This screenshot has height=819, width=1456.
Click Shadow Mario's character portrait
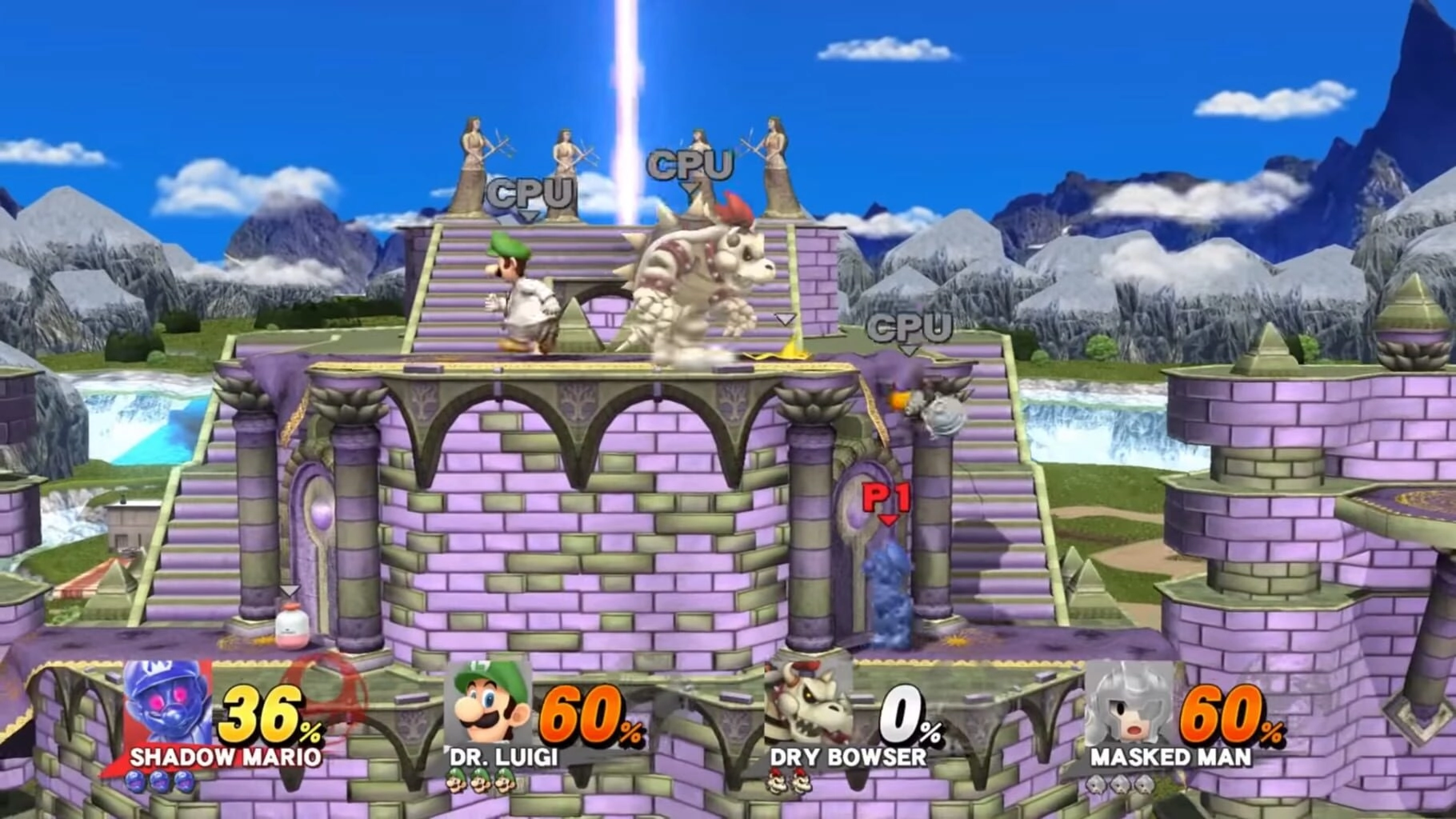(168, 704)
